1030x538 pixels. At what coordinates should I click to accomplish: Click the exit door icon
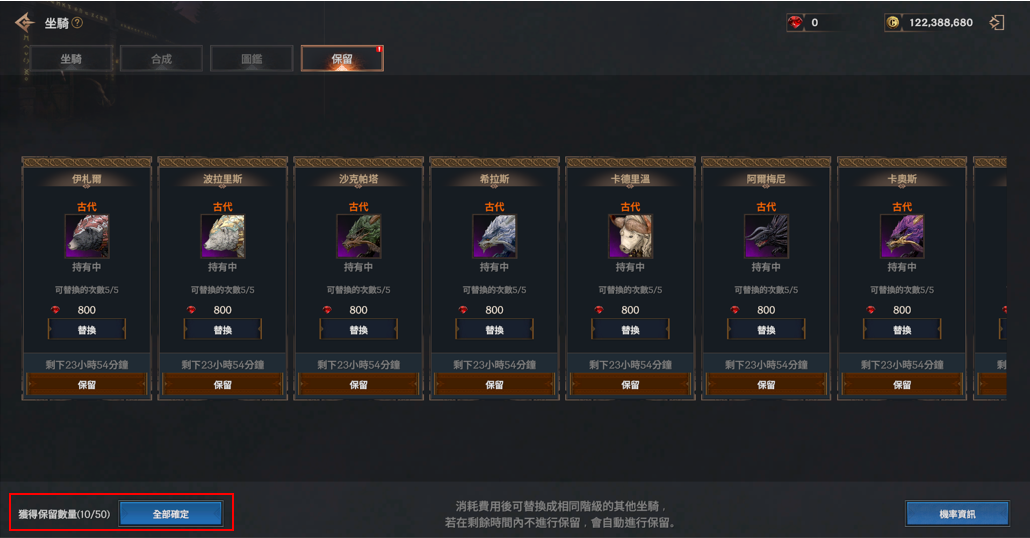pos(996,22)
